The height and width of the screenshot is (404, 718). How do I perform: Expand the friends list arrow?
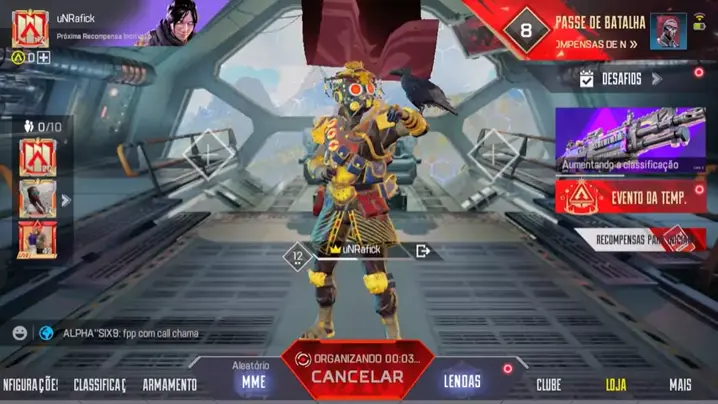(66, 200)
